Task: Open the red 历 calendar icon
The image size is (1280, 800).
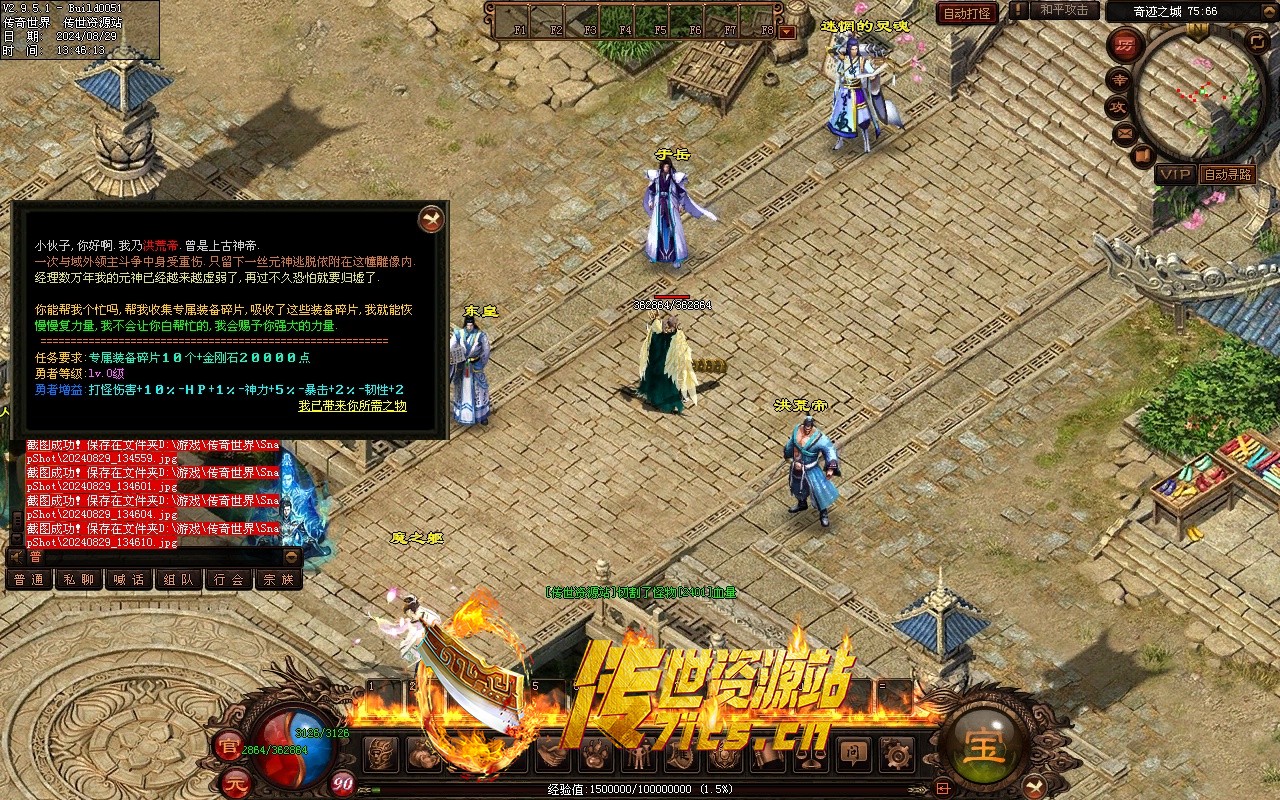Action: tap(1126, 46)
